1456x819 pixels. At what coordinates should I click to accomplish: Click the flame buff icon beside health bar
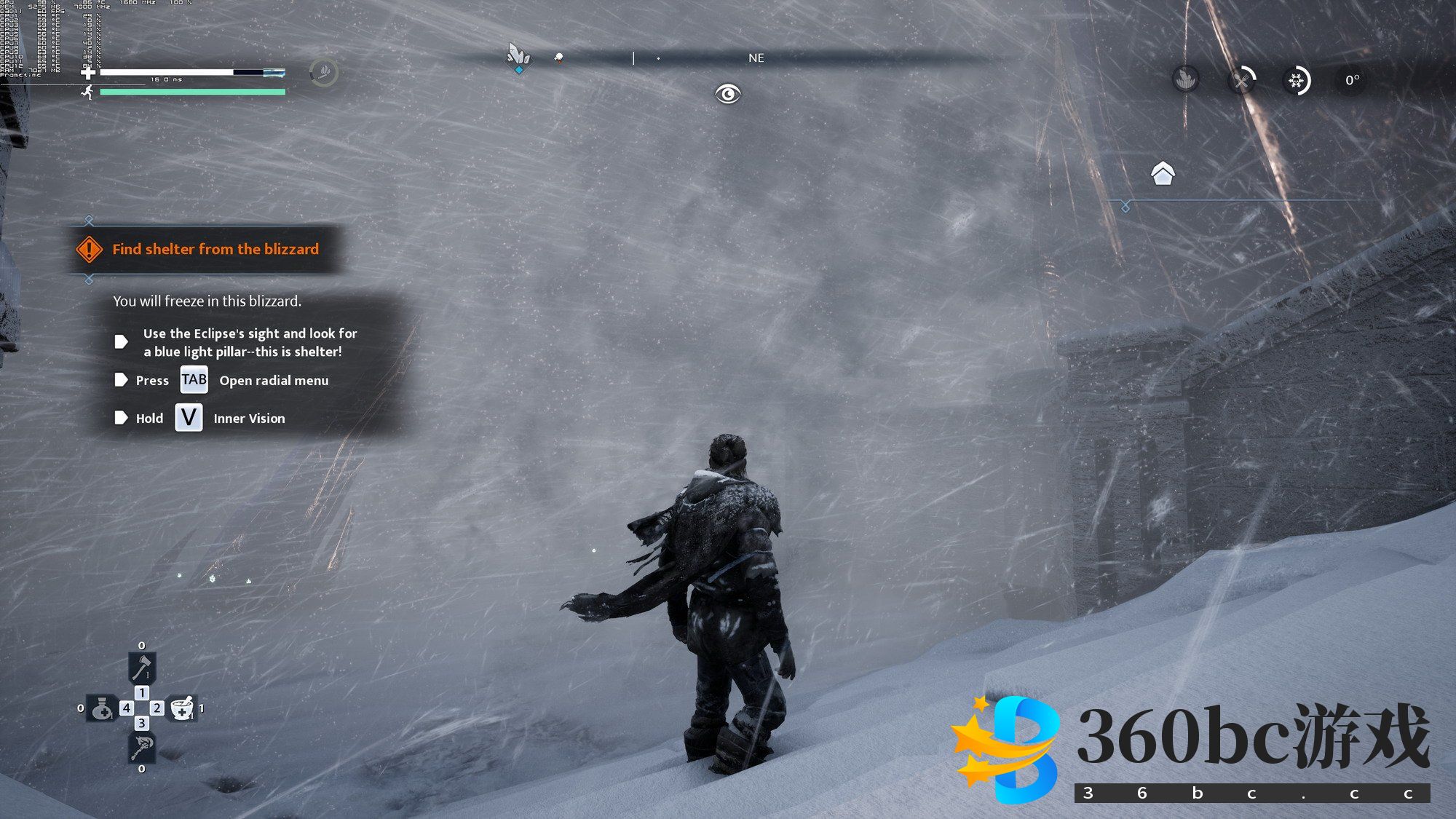[324, 72]
